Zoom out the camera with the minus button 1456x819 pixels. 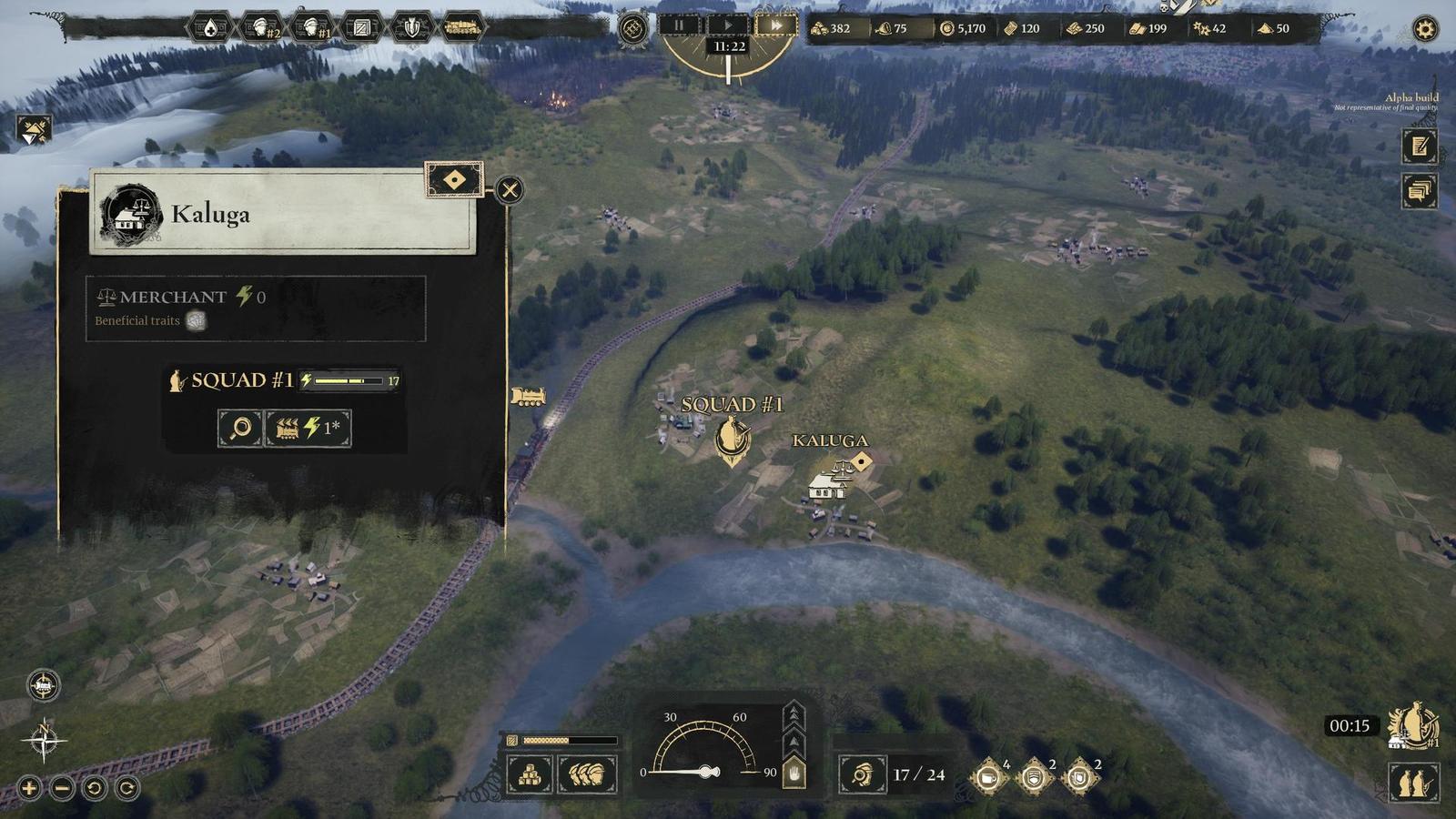pos(62,788)
